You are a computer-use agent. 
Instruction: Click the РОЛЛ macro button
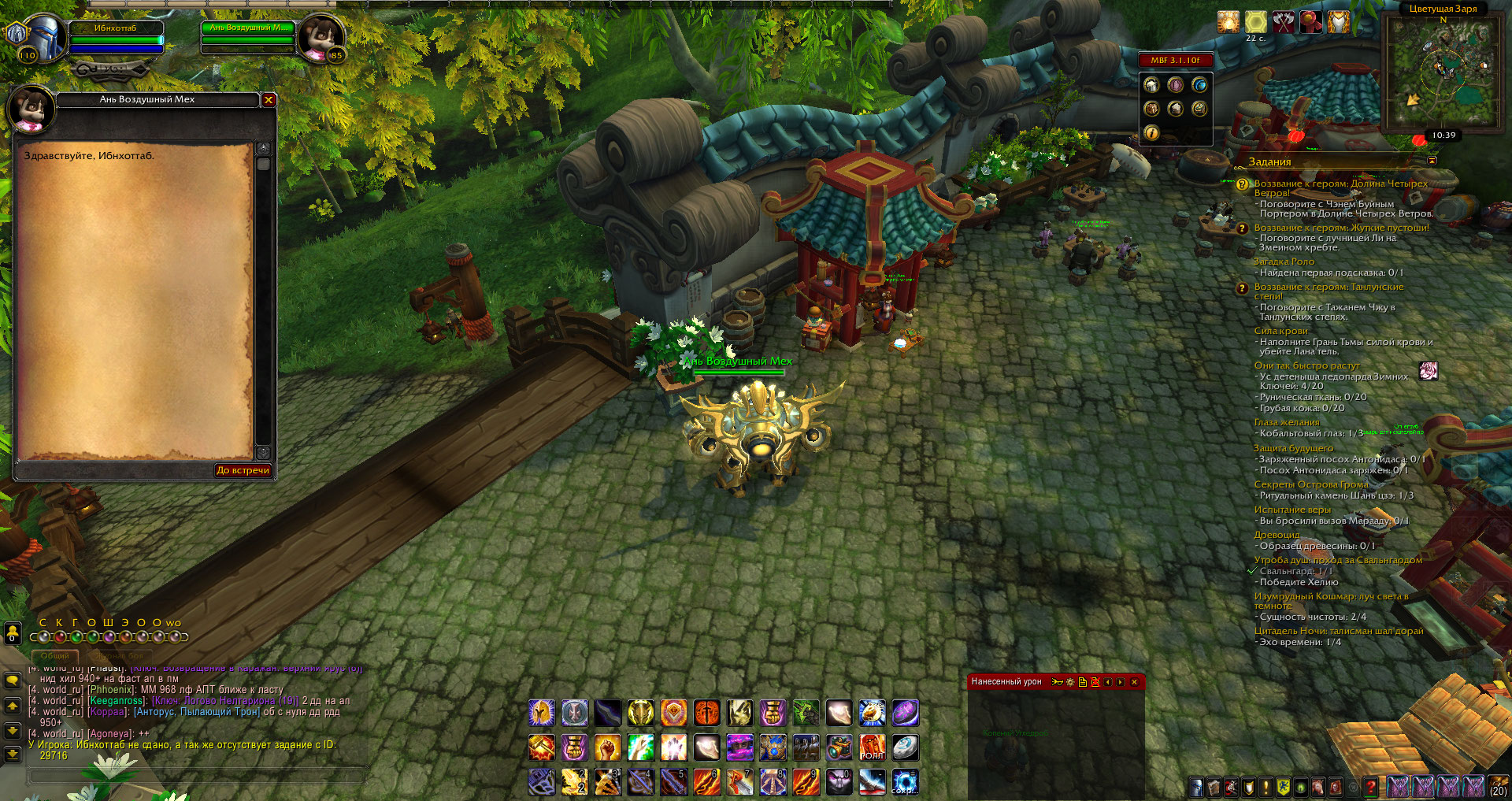point(872,747)
